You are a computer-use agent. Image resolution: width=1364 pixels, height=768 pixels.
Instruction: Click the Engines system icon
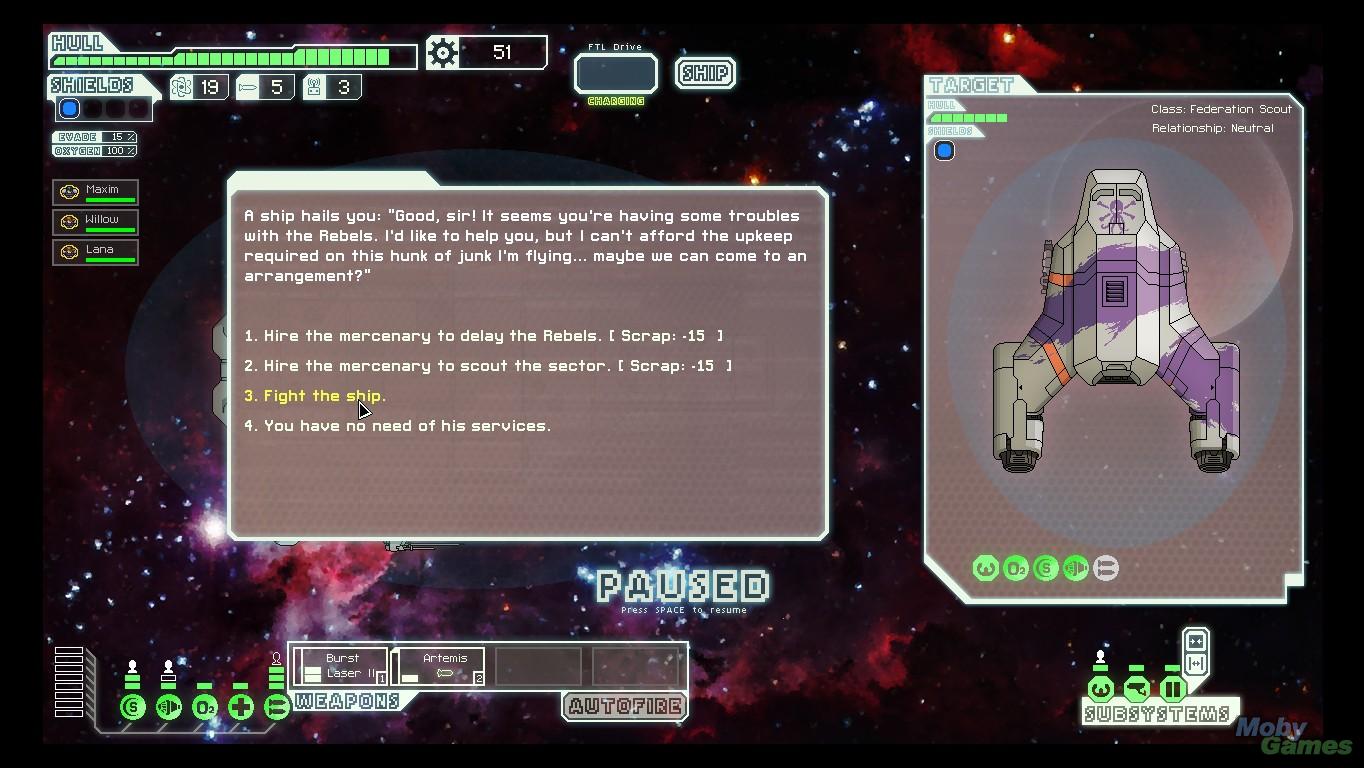click(x=167, y=705)
